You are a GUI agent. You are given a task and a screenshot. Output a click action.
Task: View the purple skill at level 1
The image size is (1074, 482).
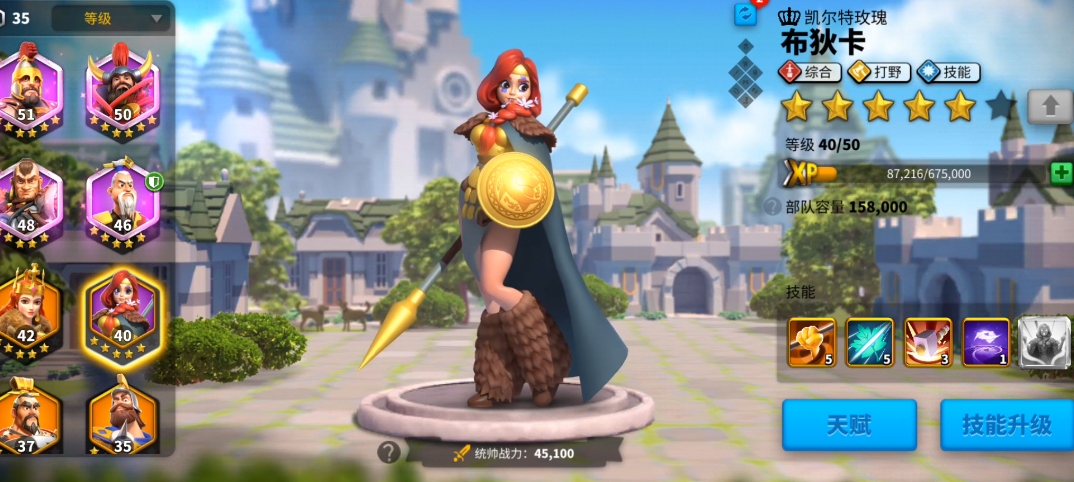click(986, 342)
